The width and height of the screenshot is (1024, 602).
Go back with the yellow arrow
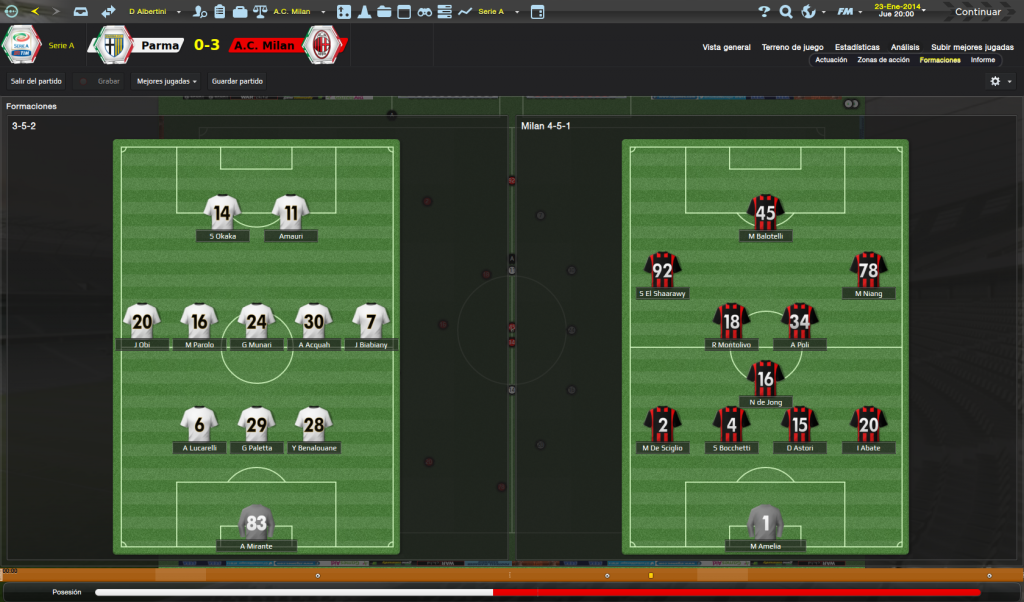36,12
